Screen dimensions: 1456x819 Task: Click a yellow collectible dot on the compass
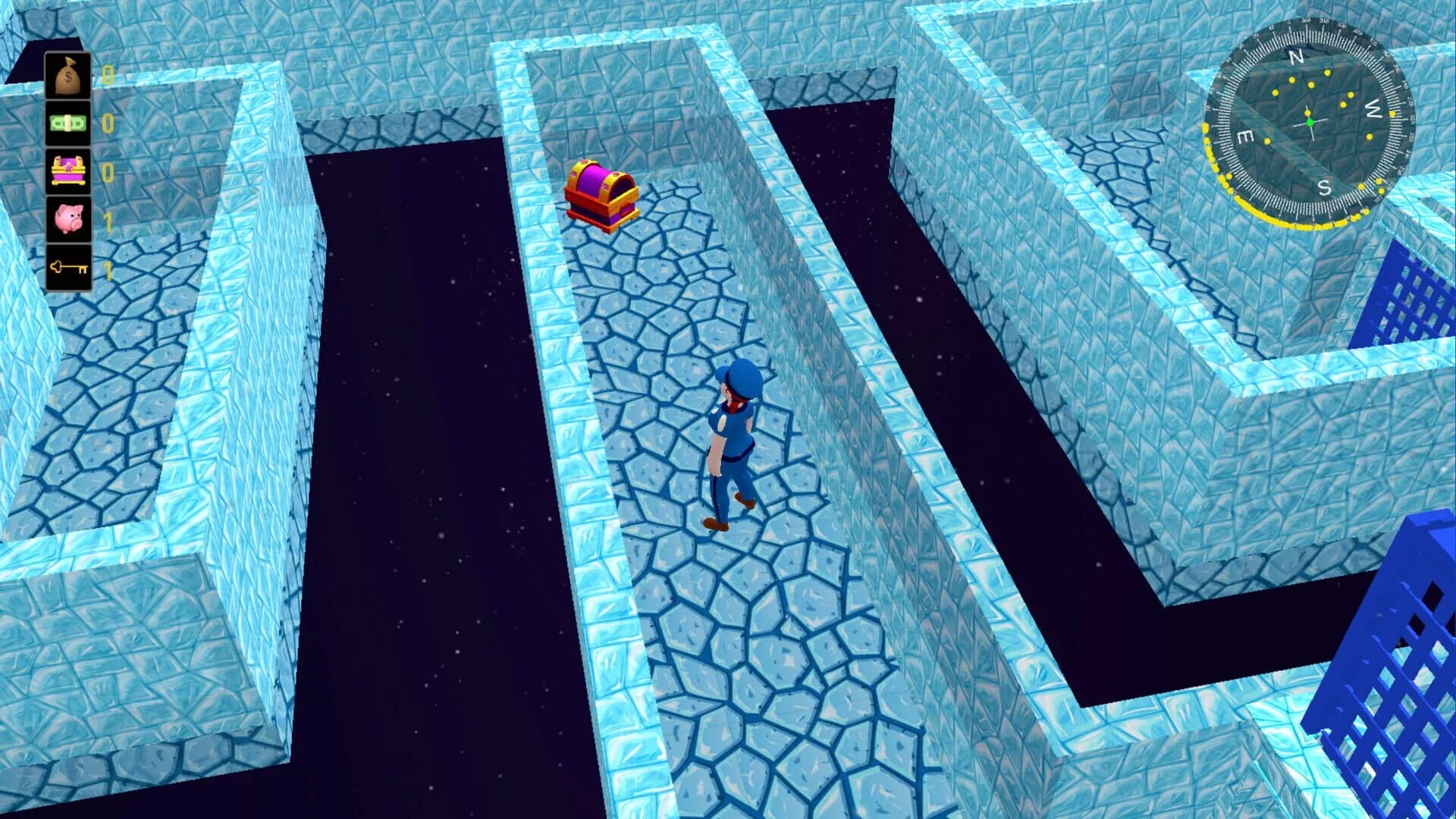coord(1327,73)
